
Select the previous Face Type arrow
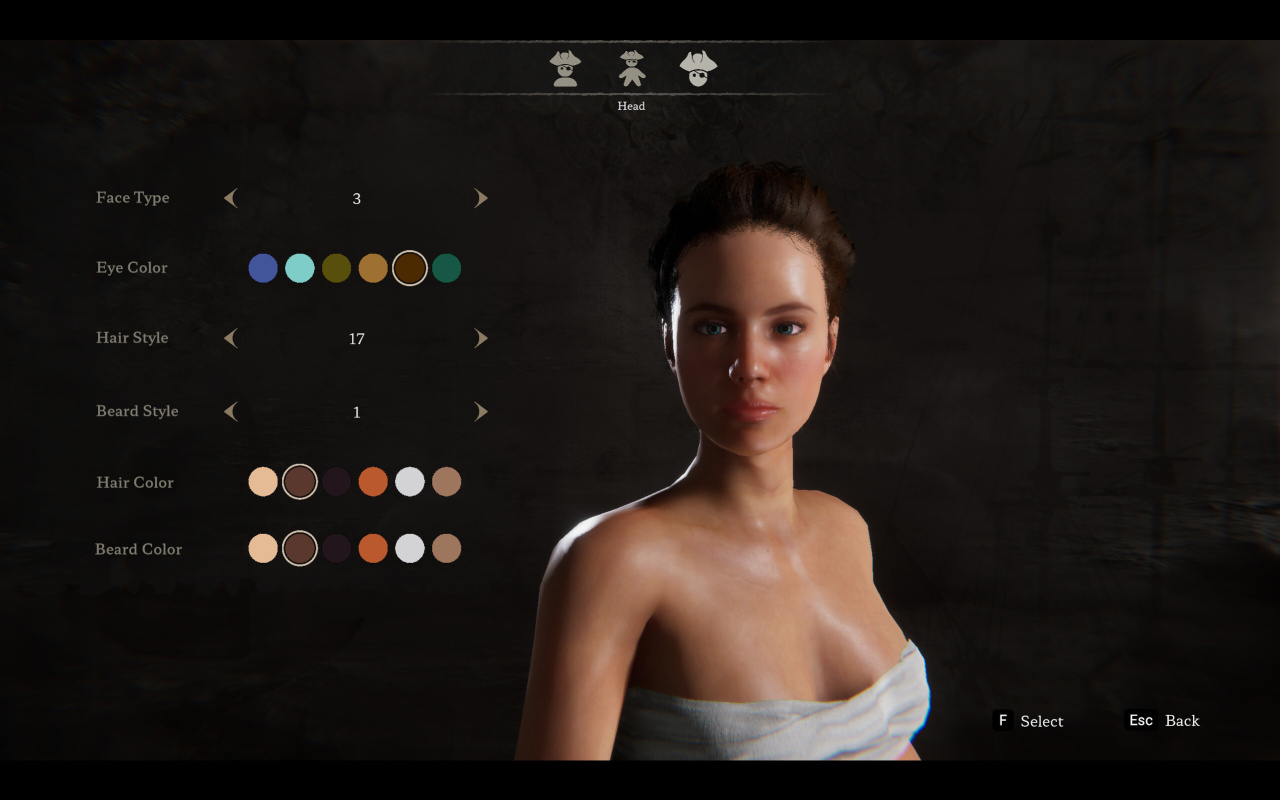[x=231, y=198]
